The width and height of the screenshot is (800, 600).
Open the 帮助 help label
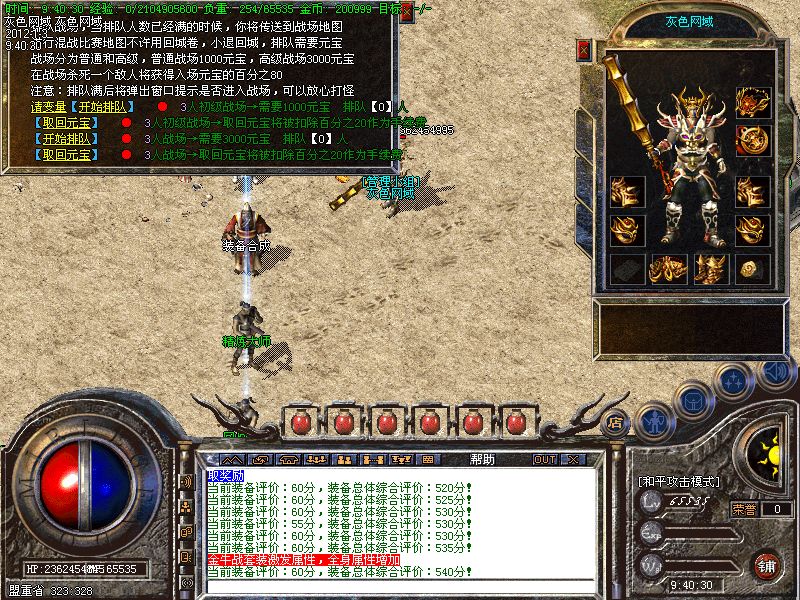[482, 459]
